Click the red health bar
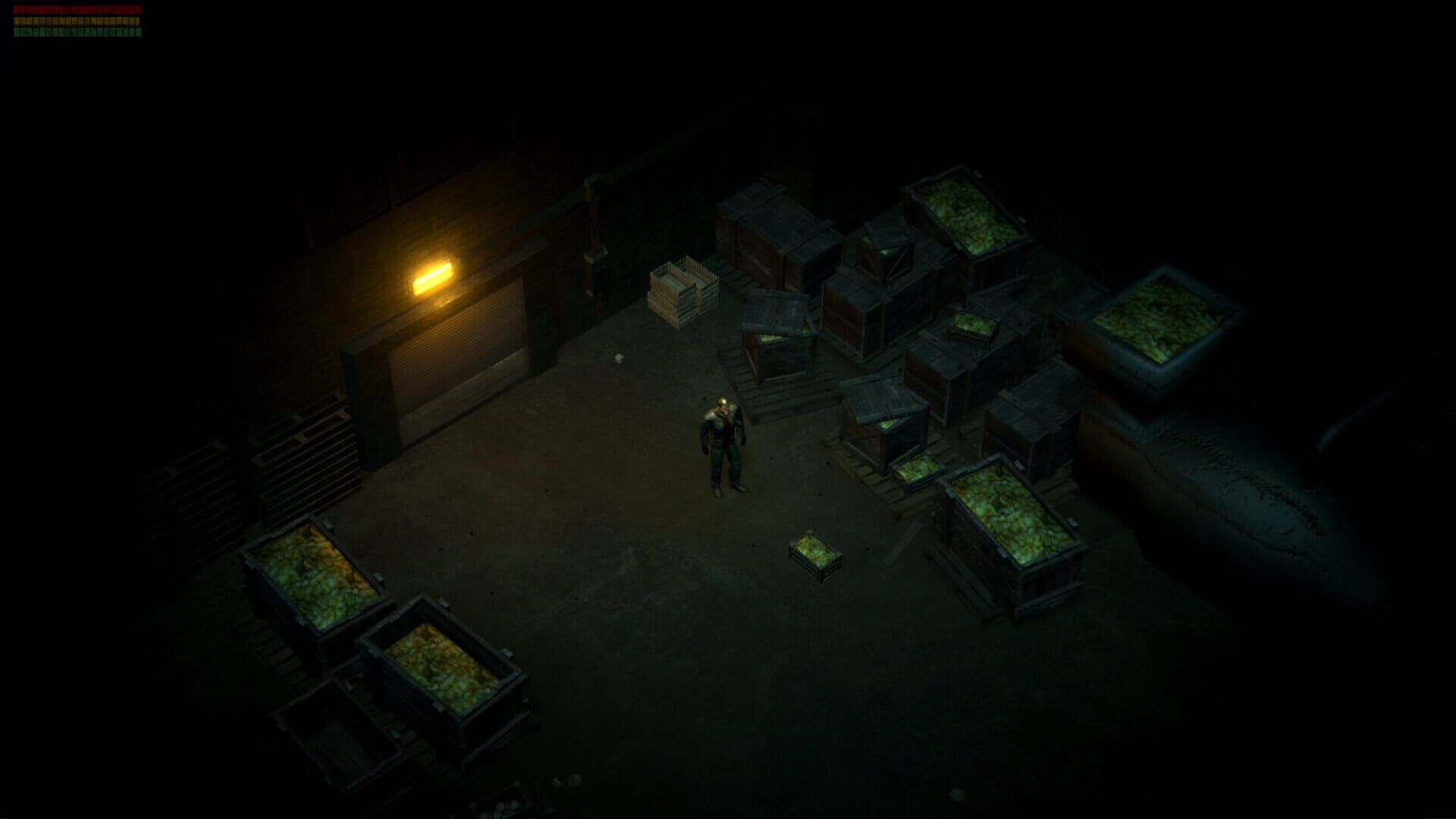This screenshot has width=1456, height=819. coord(76,8)
